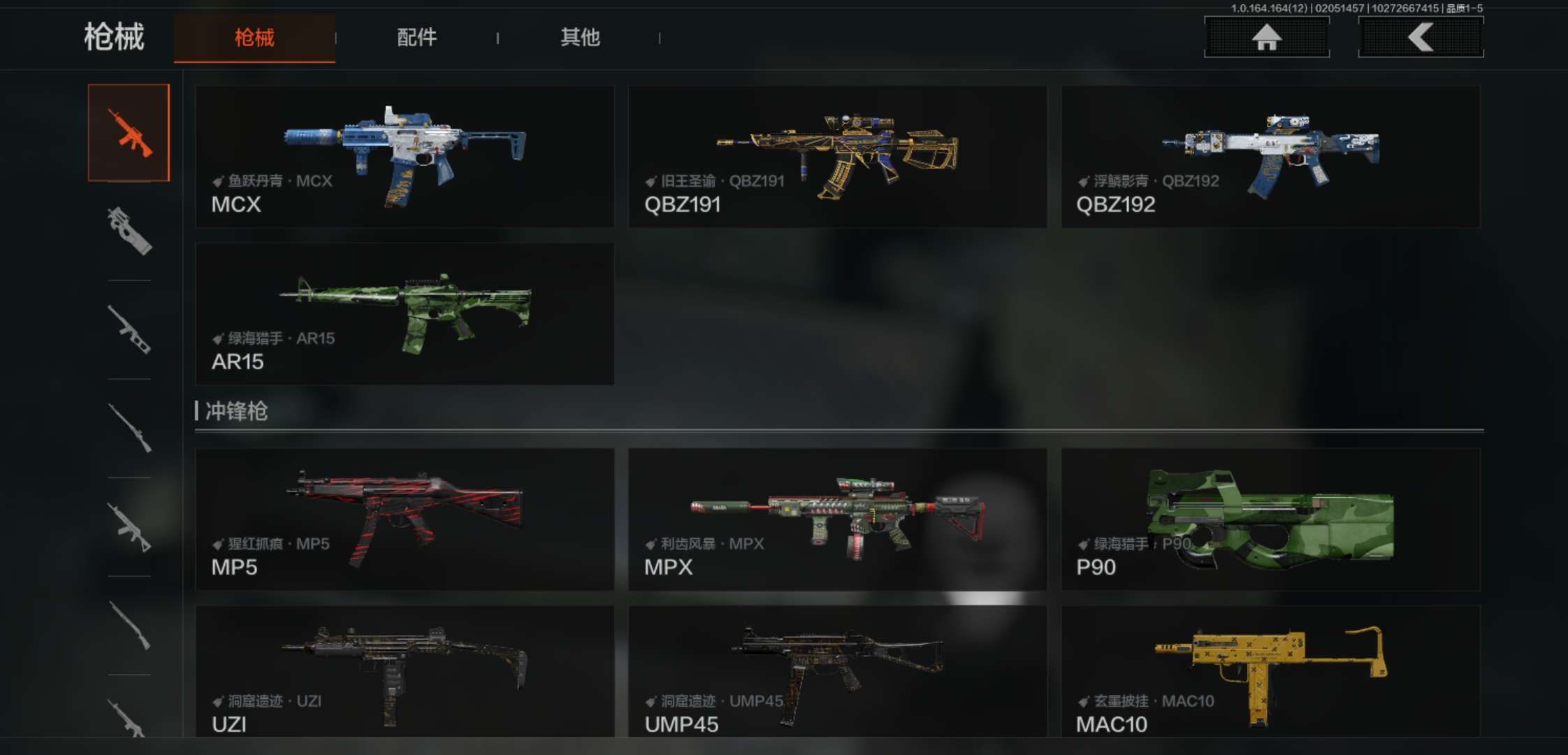
Task: Pick the red-striped MP5 card
Action: click(x=405, y=519)
